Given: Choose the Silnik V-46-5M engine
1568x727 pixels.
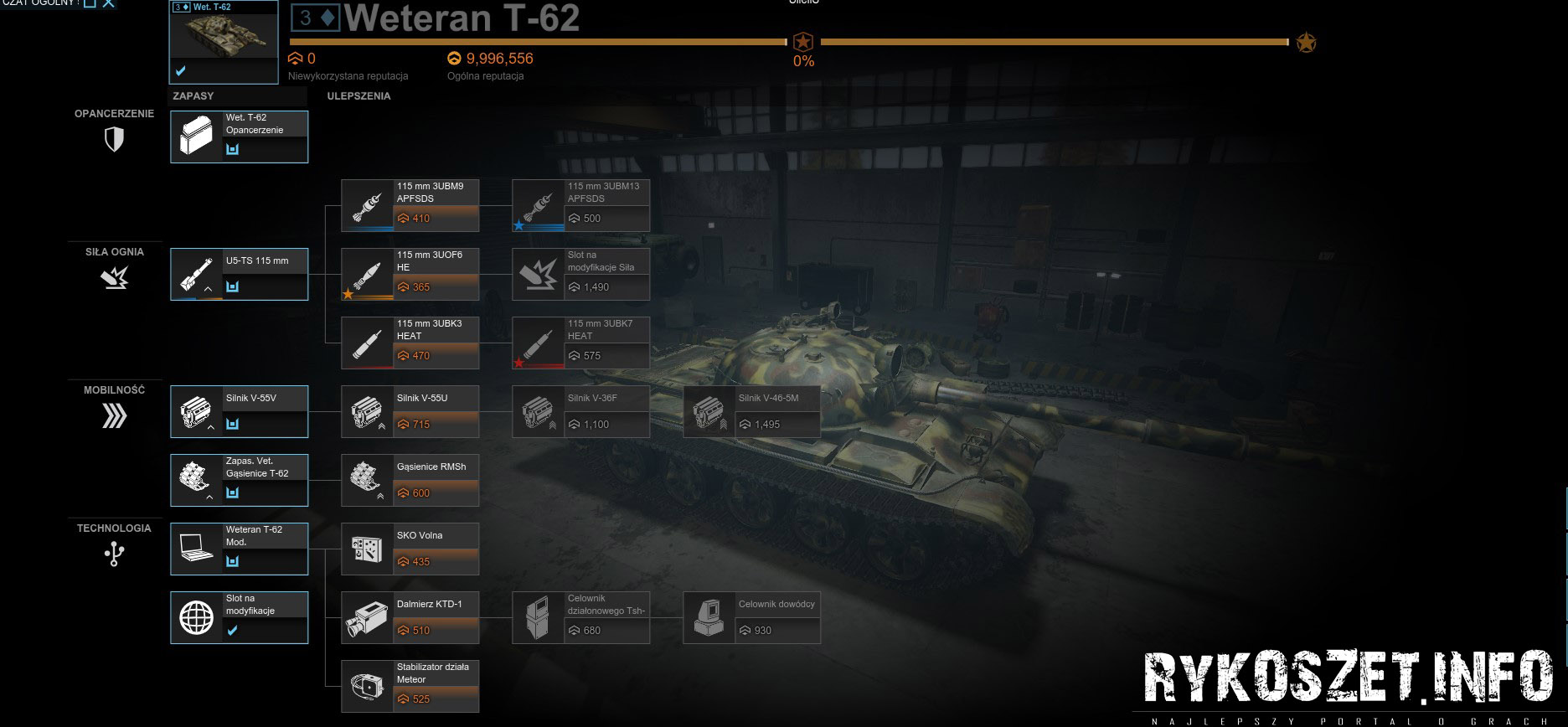Looking at the screenshot, I should (752, 411).
